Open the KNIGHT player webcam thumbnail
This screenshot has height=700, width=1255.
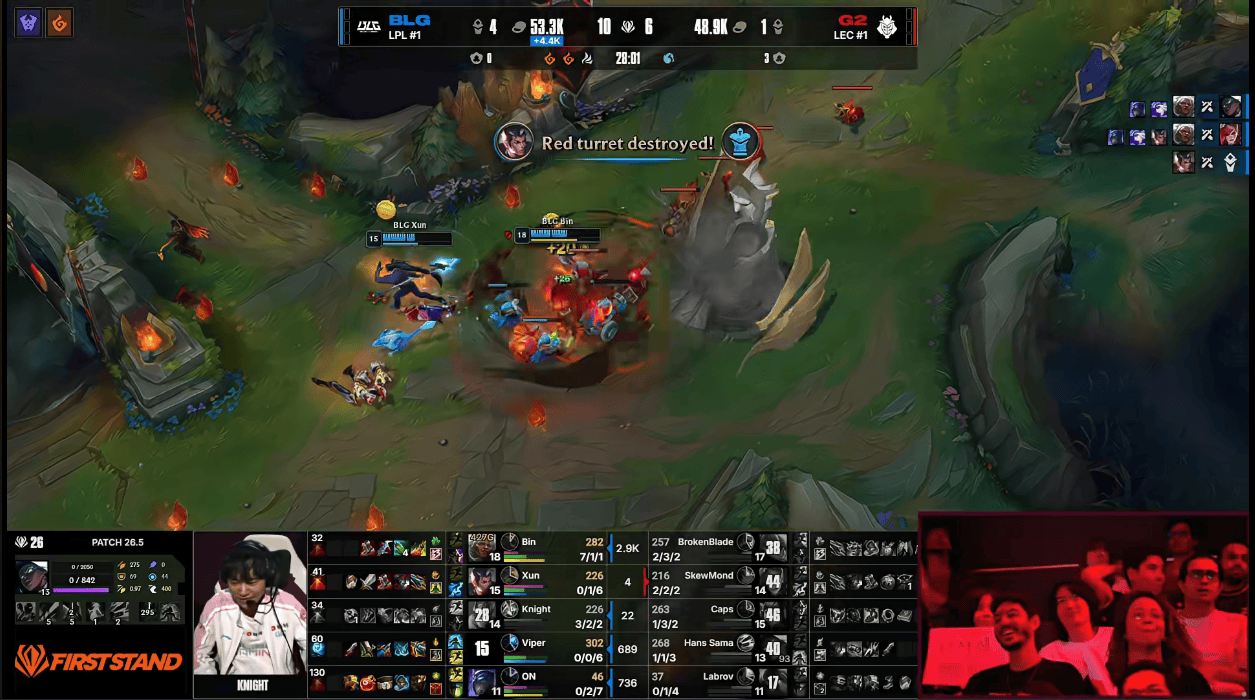[251, 613]
